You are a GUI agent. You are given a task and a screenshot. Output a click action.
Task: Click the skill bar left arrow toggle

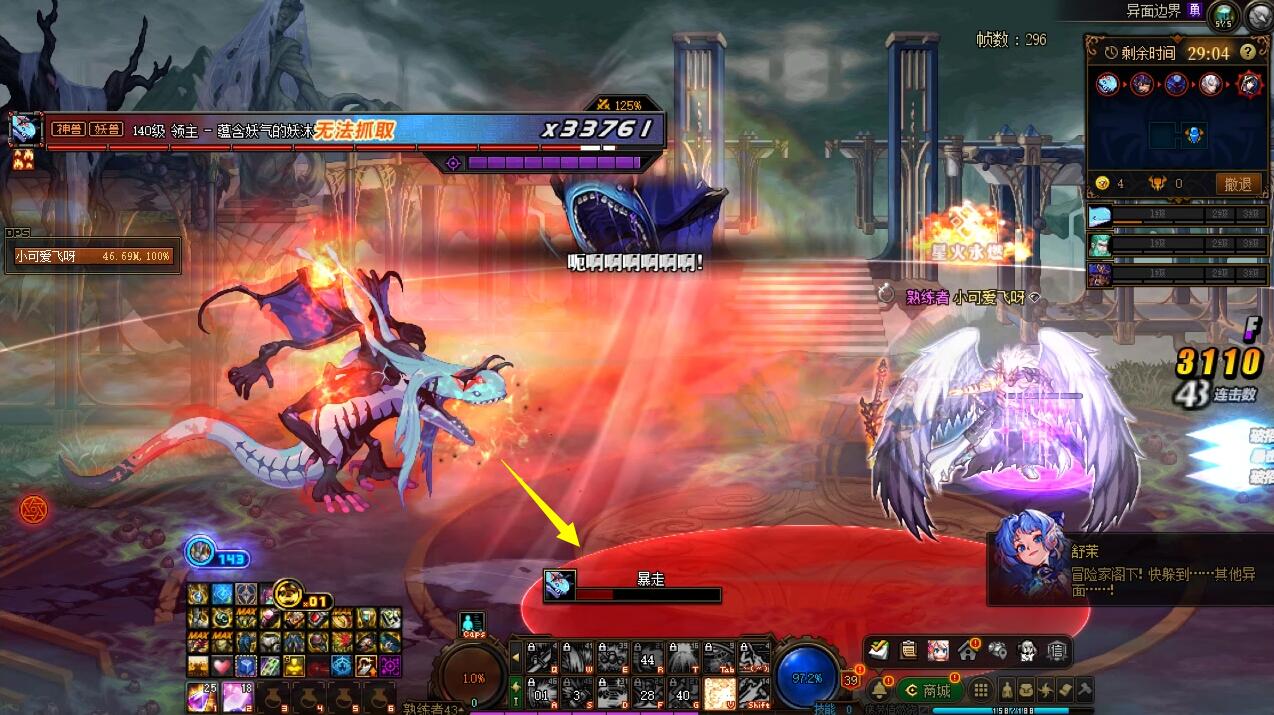coord(516,657)
